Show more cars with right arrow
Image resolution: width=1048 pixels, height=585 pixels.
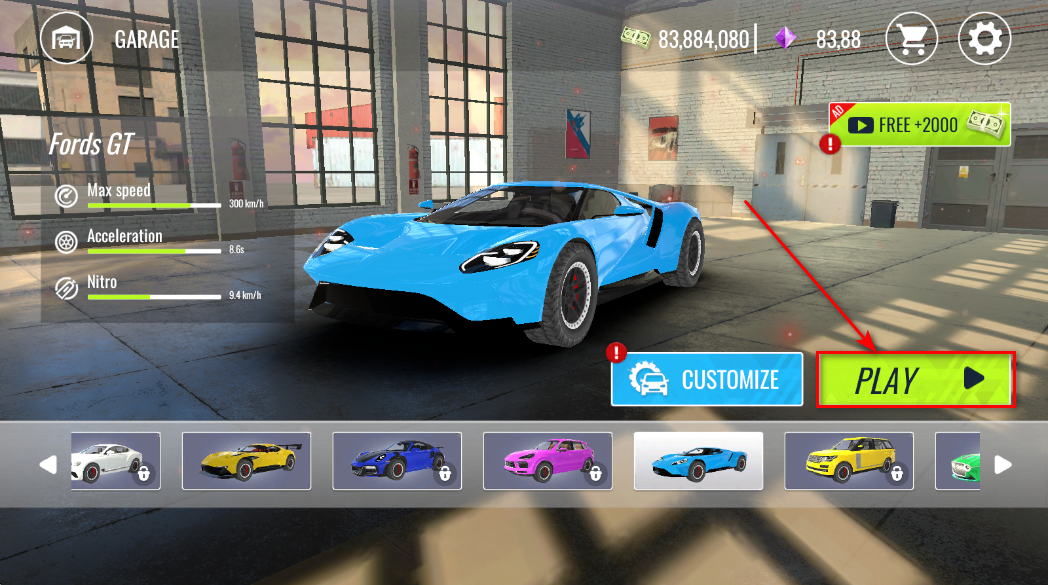(x=1003, y=464)
